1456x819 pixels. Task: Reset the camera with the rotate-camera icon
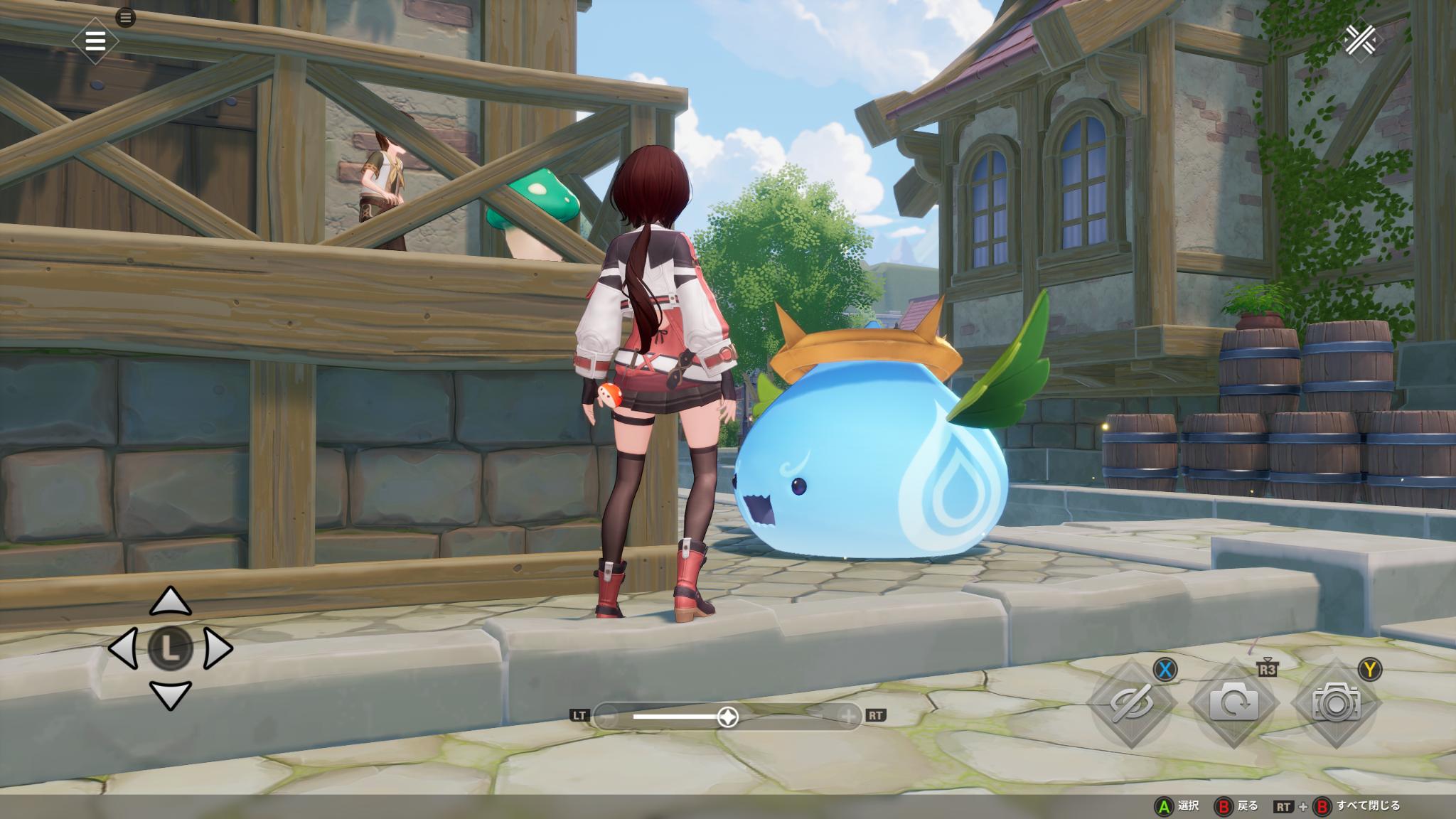coord(1233,703)
